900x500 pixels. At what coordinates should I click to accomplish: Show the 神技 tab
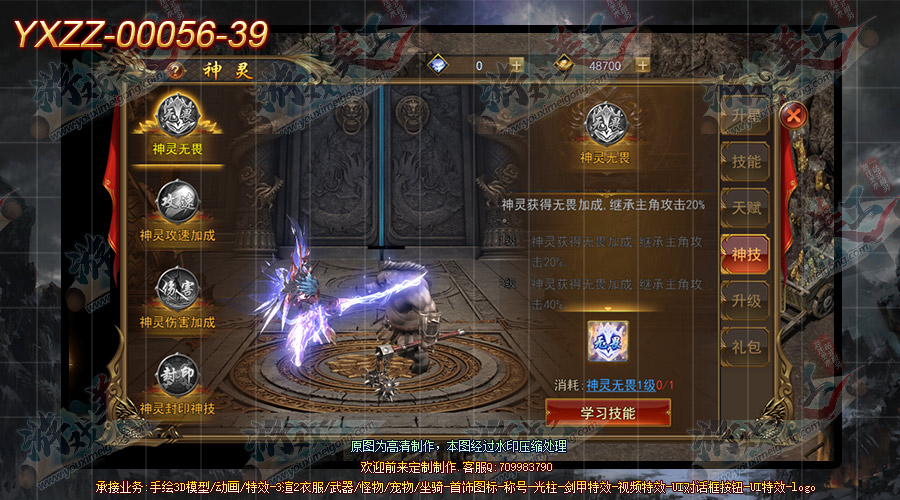click(745, 255)
